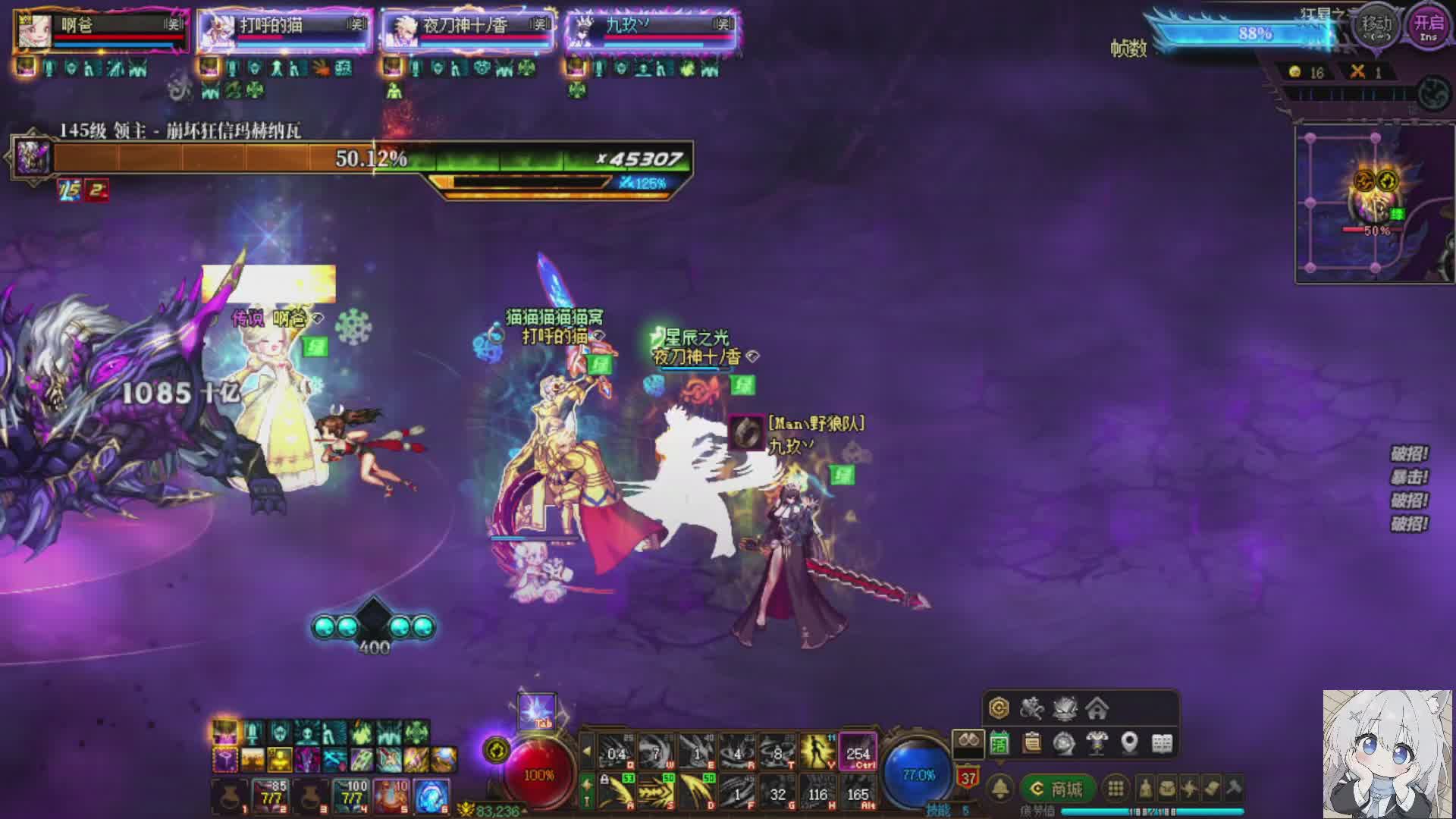This screenshot has width=1456, height=819.
Task: Open the quest scroll icon
Action: [x=1031, y=743]
